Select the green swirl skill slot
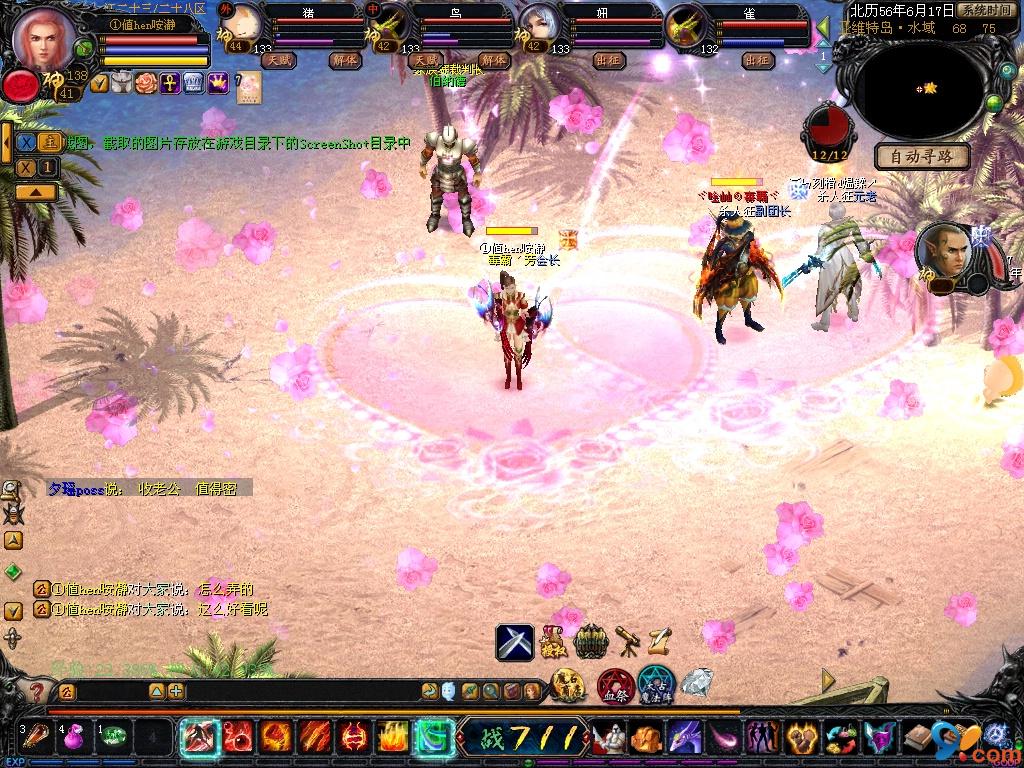 [x=435, y=738]
